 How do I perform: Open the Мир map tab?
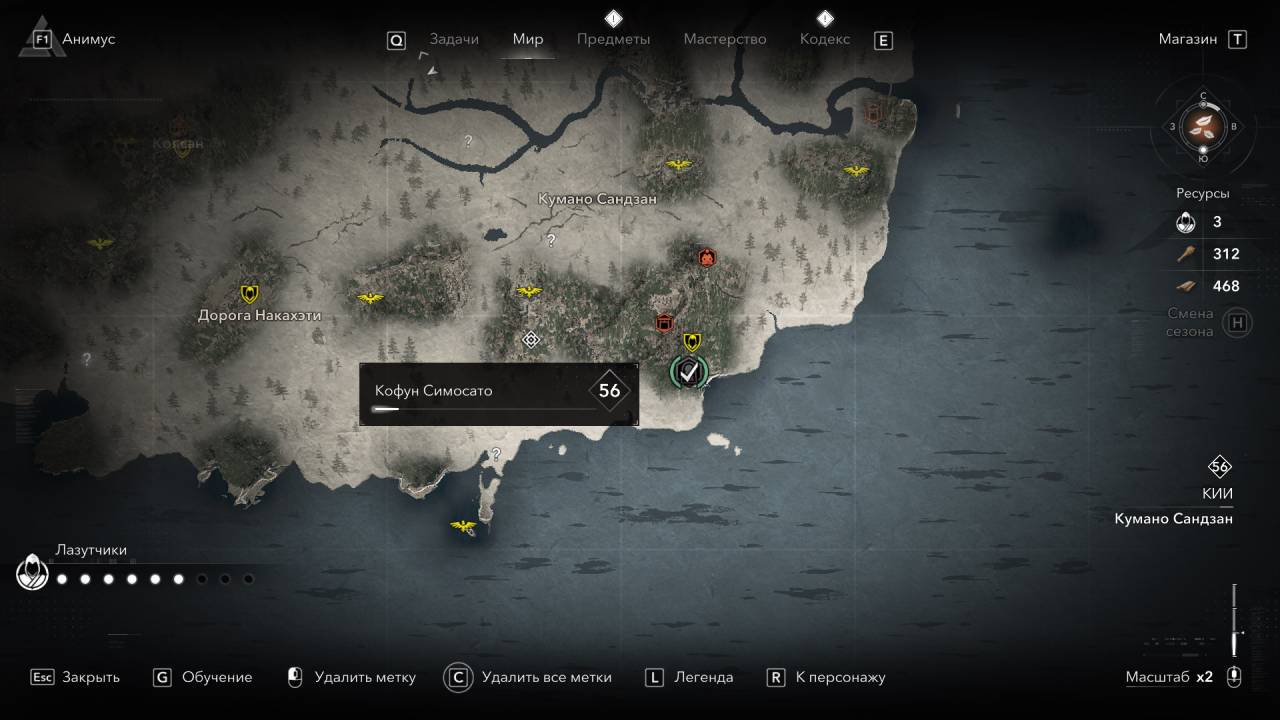click(x=528, y=39)
